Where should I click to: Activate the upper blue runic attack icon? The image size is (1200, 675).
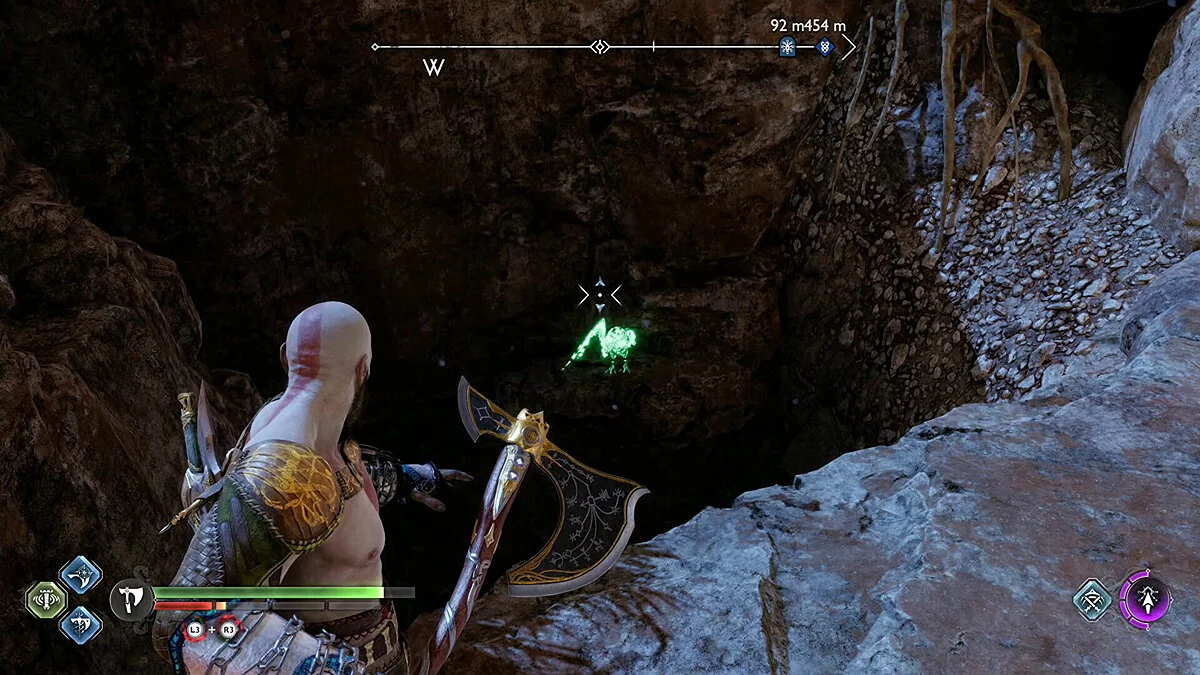[81, 574]
